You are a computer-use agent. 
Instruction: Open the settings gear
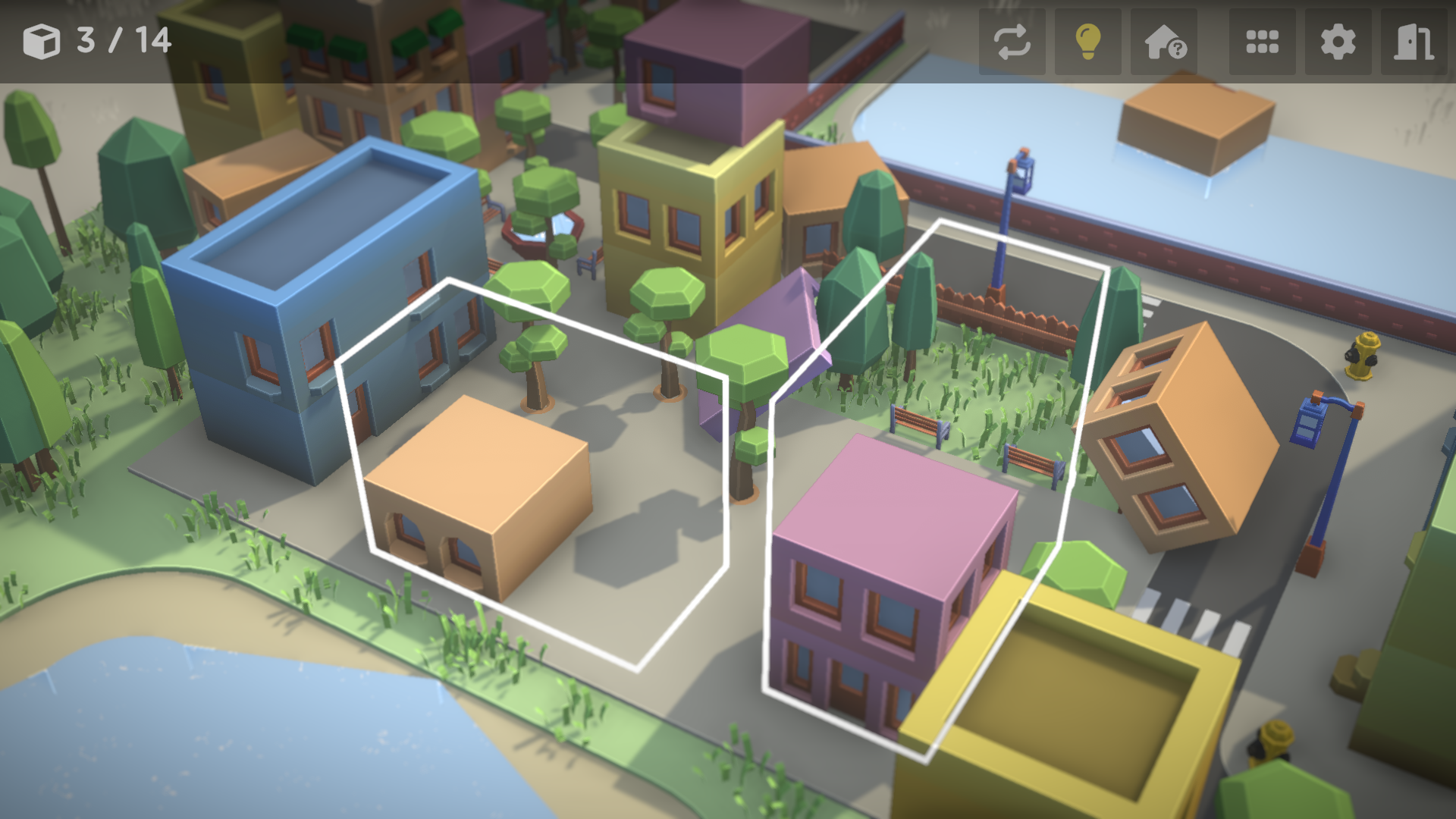(x=1338, y=43)
